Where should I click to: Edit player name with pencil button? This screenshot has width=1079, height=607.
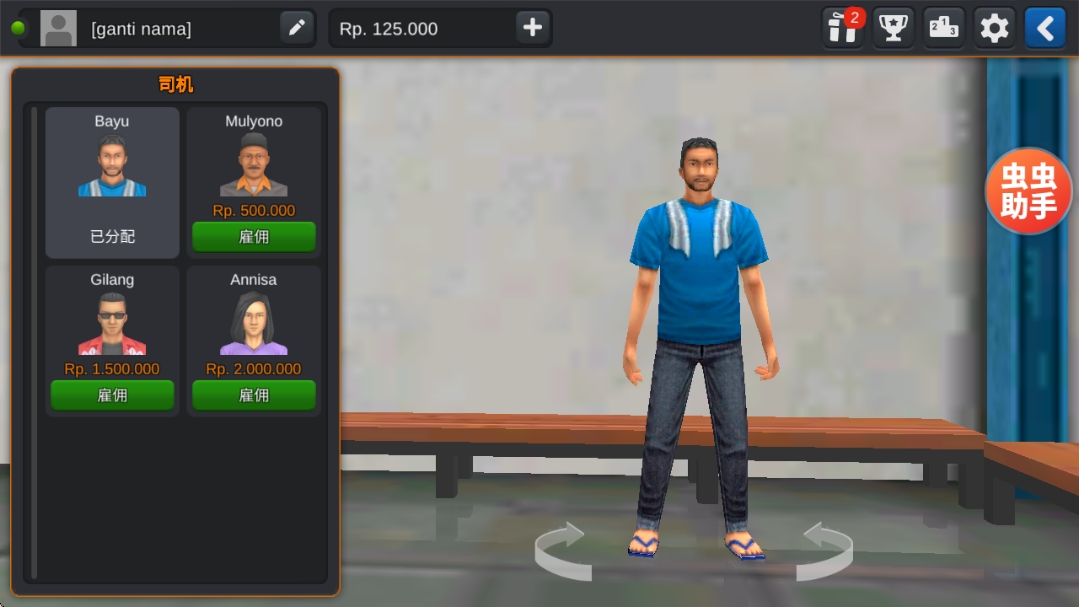coord(297,28)
